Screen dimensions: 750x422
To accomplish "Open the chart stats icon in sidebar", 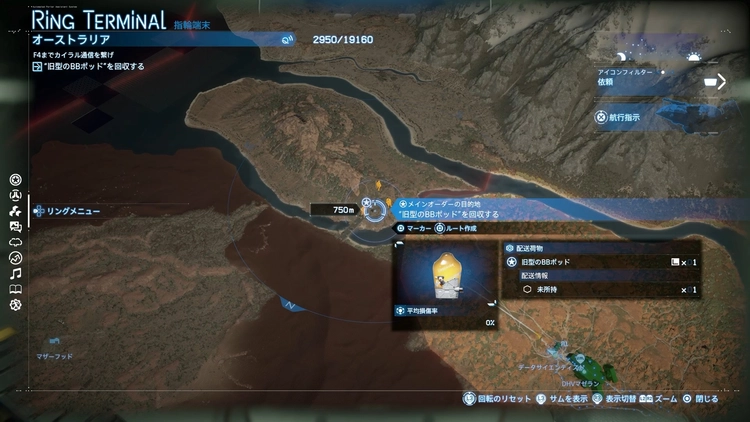I will (x=15, y=258).
